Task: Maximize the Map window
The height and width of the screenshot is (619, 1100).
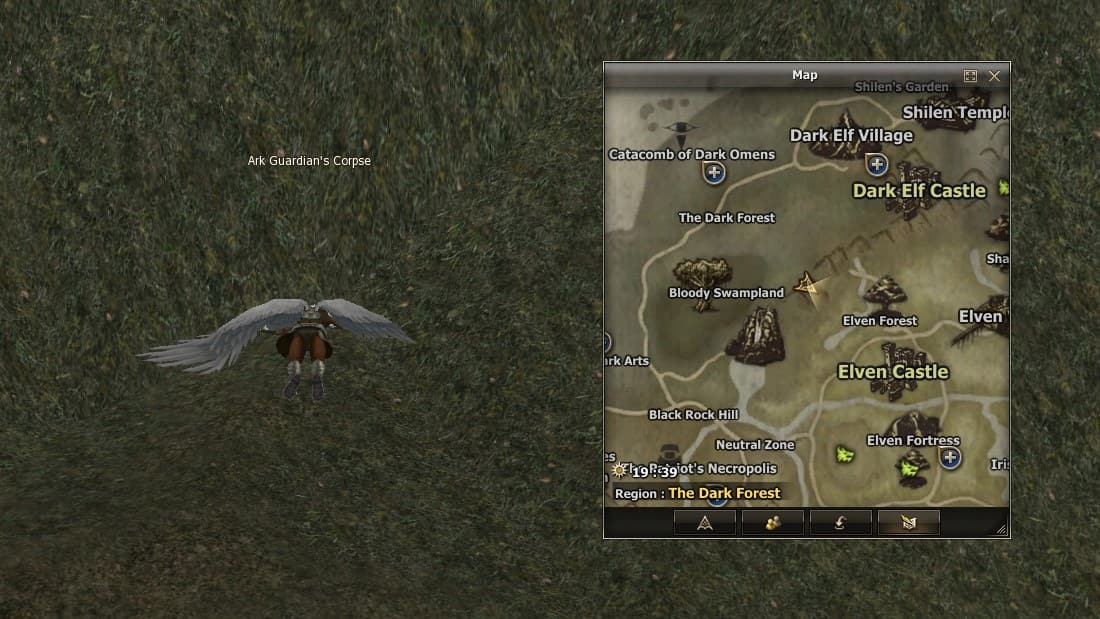Action: pyautogui.click(x=970, y=76)
